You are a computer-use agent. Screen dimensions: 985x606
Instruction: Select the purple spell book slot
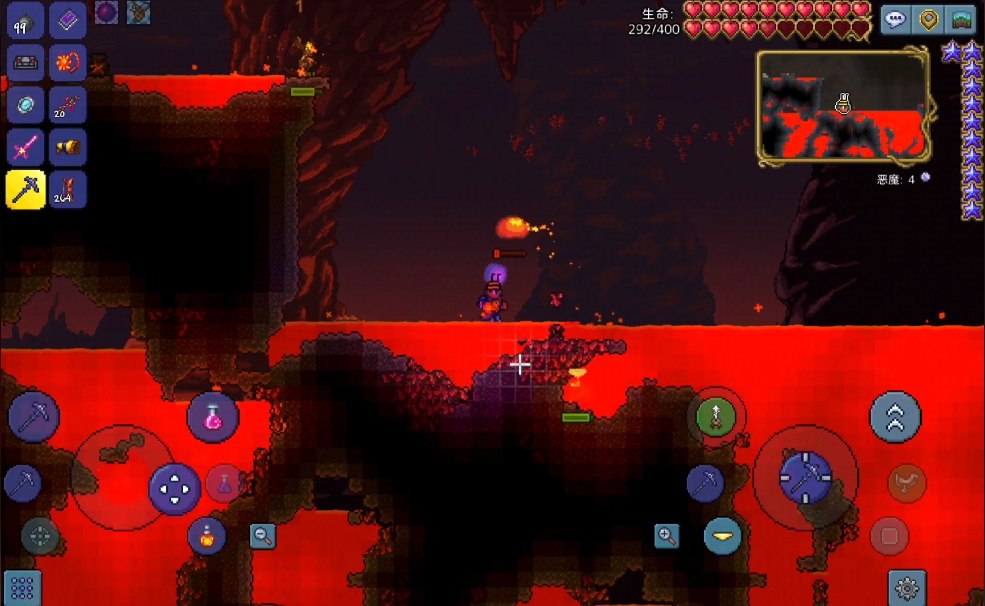[x=68, y=20]
